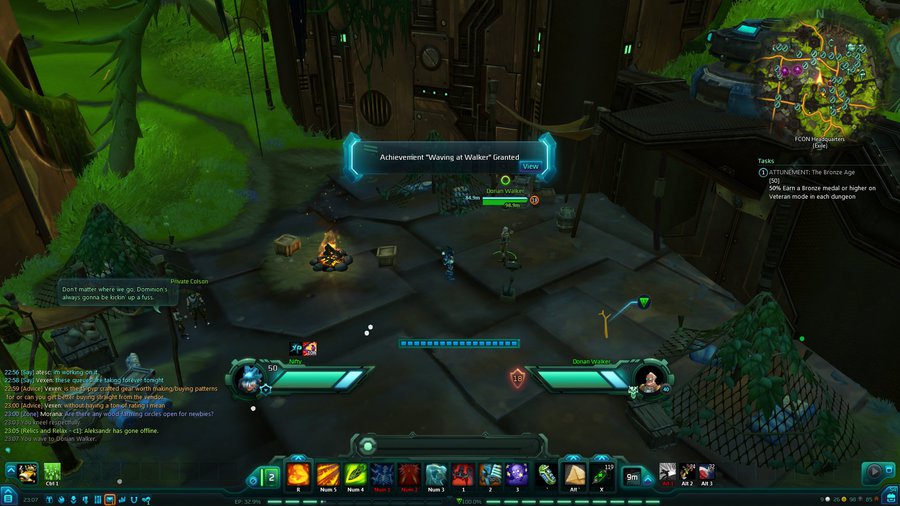Click the 9m cooldown slot
Screen dimensions: 900x506
(632, 475)
